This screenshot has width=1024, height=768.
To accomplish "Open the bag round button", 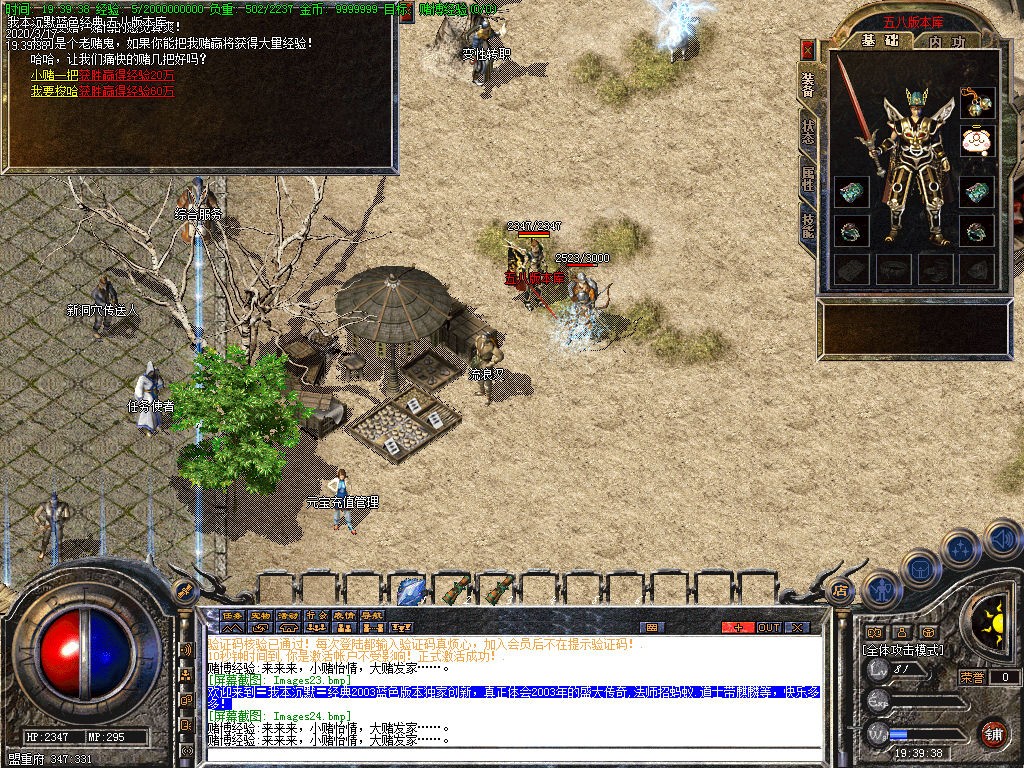I will click(x=919, y=567).
